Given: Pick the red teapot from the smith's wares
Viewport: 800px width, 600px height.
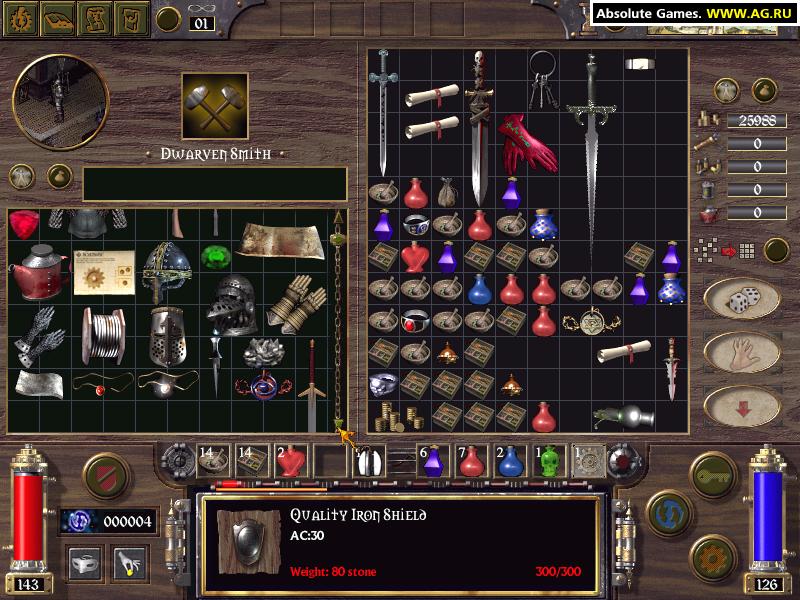Looking at the screenshot, I should click(x=36, y=268).
